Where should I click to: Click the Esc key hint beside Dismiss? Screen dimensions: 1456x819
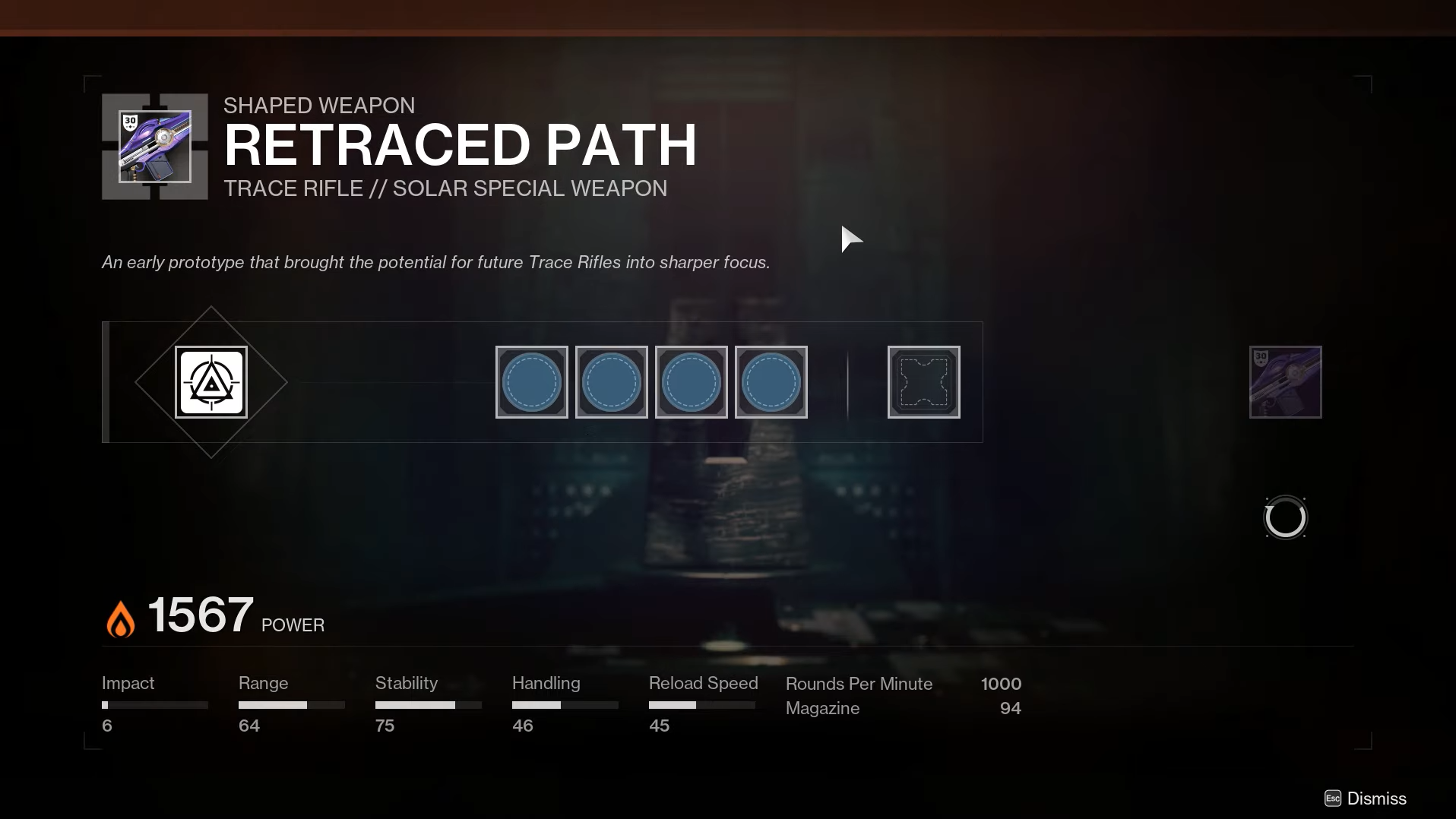coord(1333,798)
